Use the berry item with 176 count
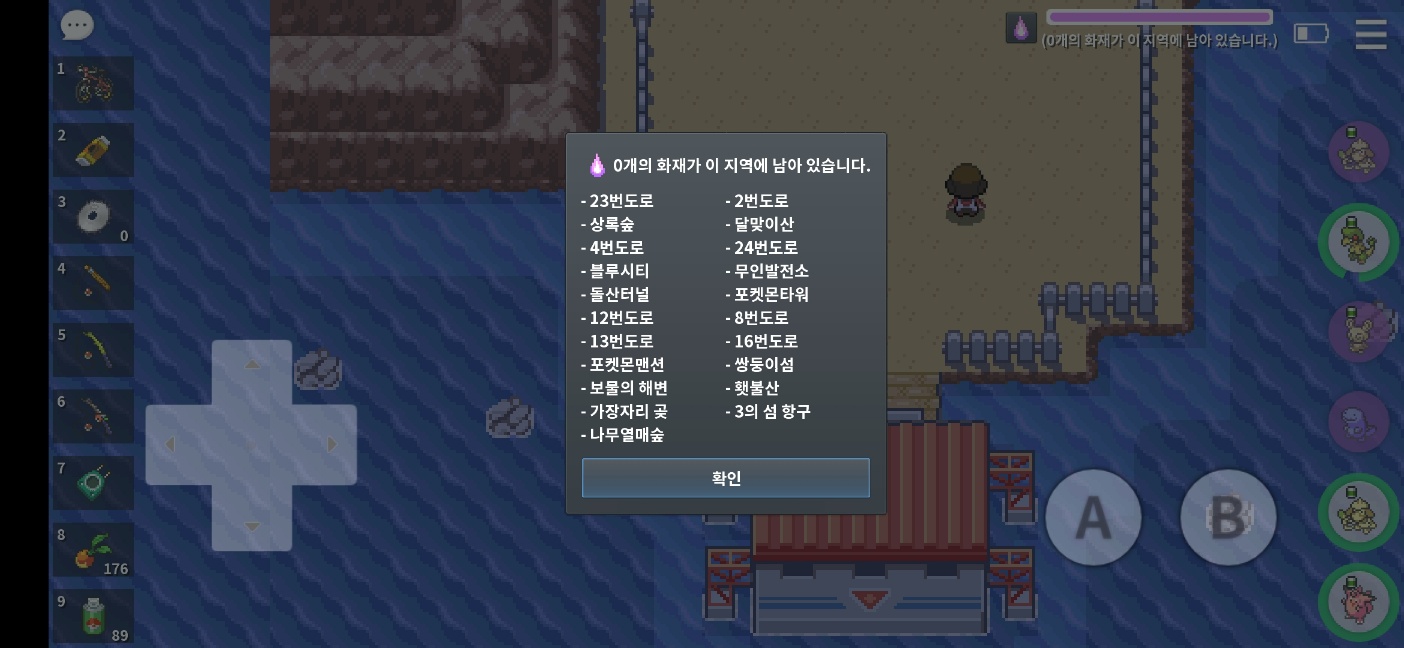The image size is (1404, 648). (94, 550)
